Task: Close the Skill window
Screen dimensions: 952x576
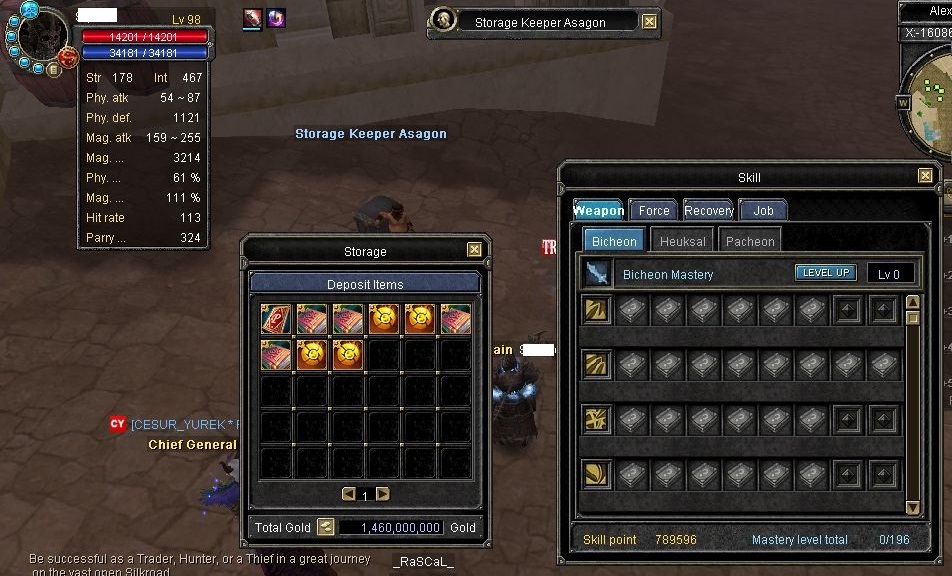Action: (925, 176)
